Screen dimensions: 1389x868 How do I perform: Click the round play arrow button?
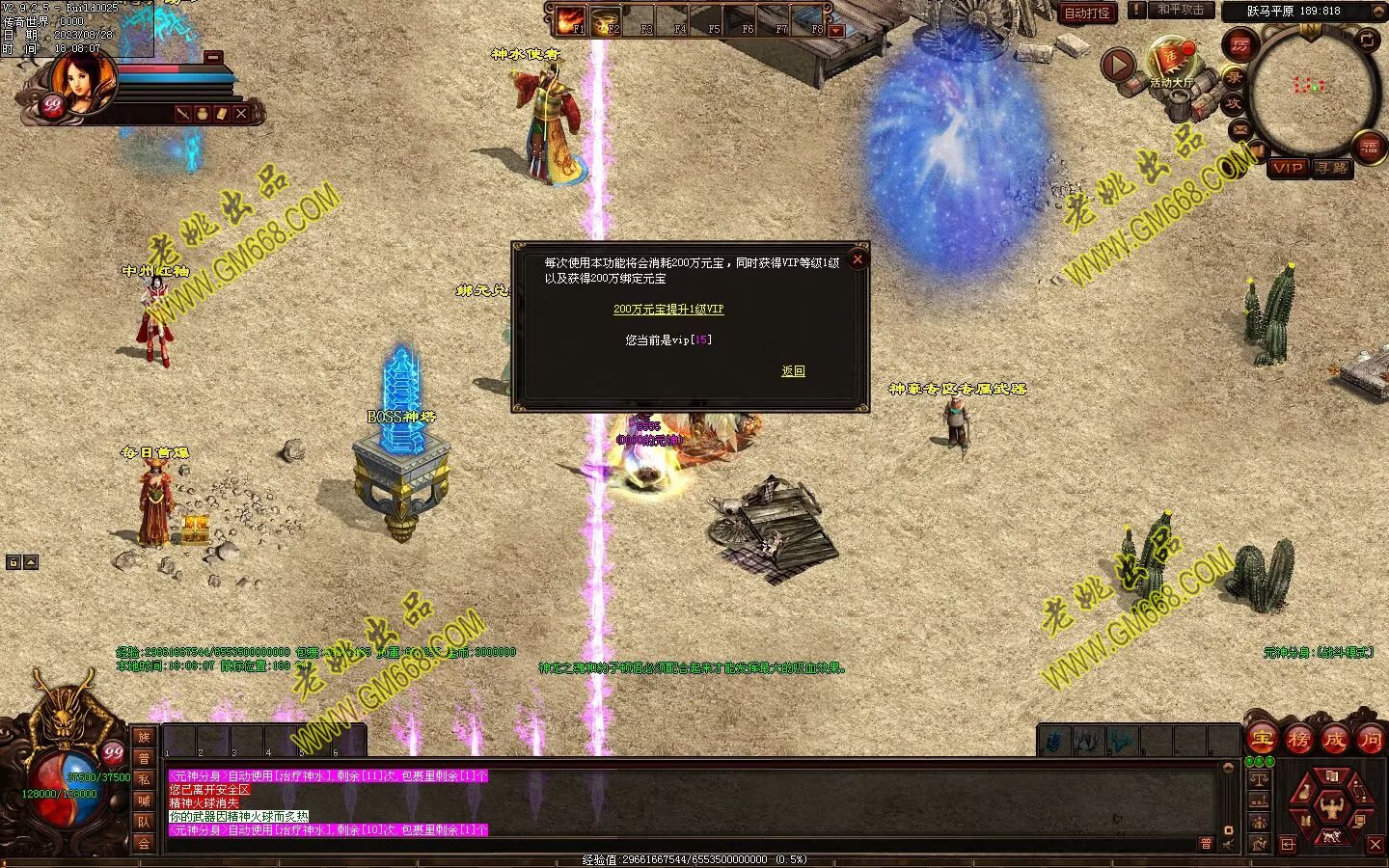pos(1118,66)
